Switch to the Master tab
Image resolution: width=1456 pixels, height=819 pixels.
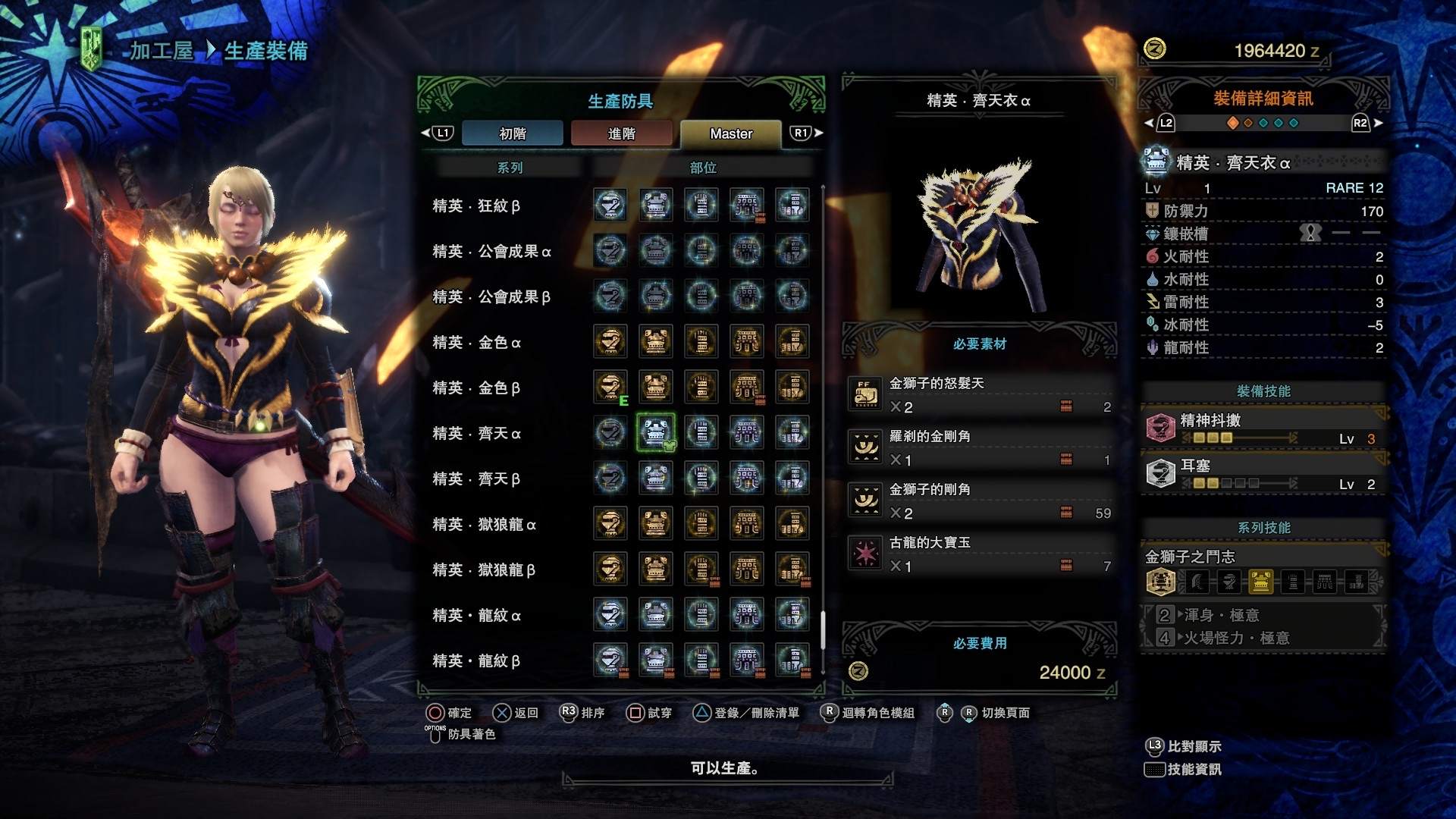[730, 133]
